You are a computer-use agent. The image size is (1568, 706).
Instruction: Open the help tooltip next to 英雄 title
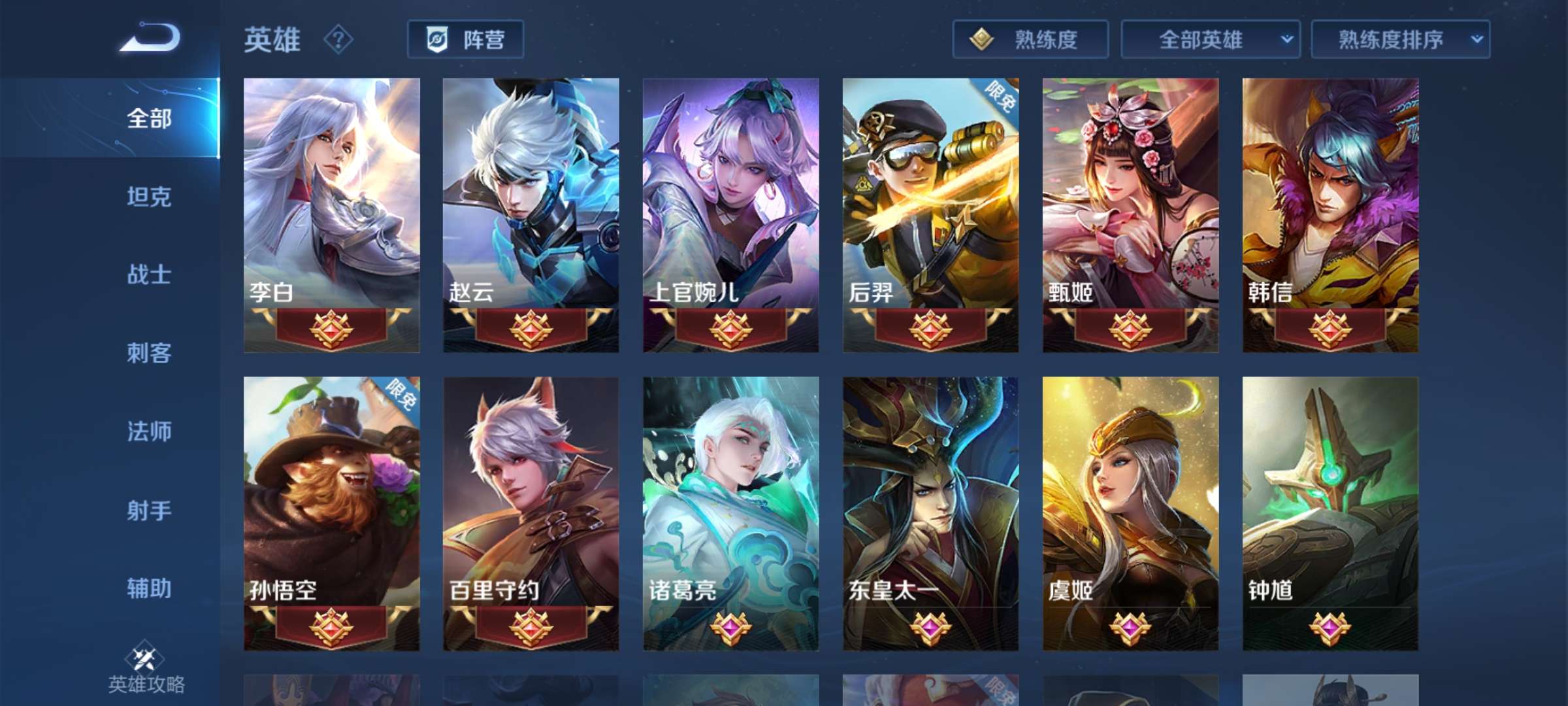click(335, 41)
